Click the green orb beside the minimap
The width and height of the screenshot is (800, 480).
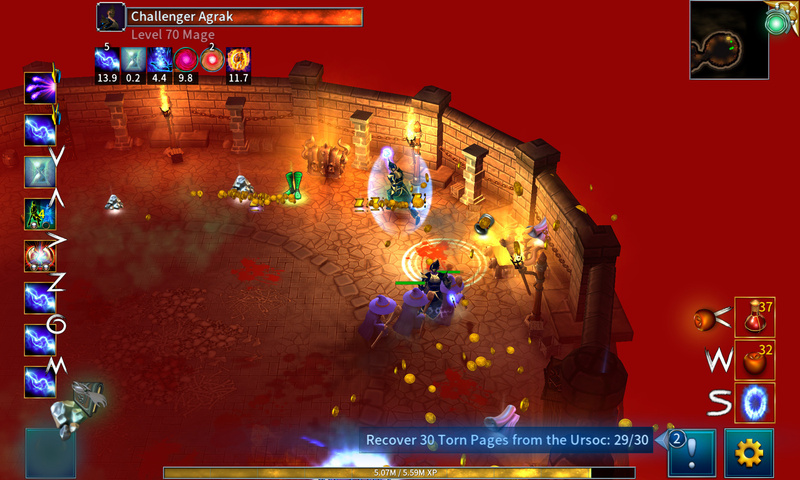780,21
